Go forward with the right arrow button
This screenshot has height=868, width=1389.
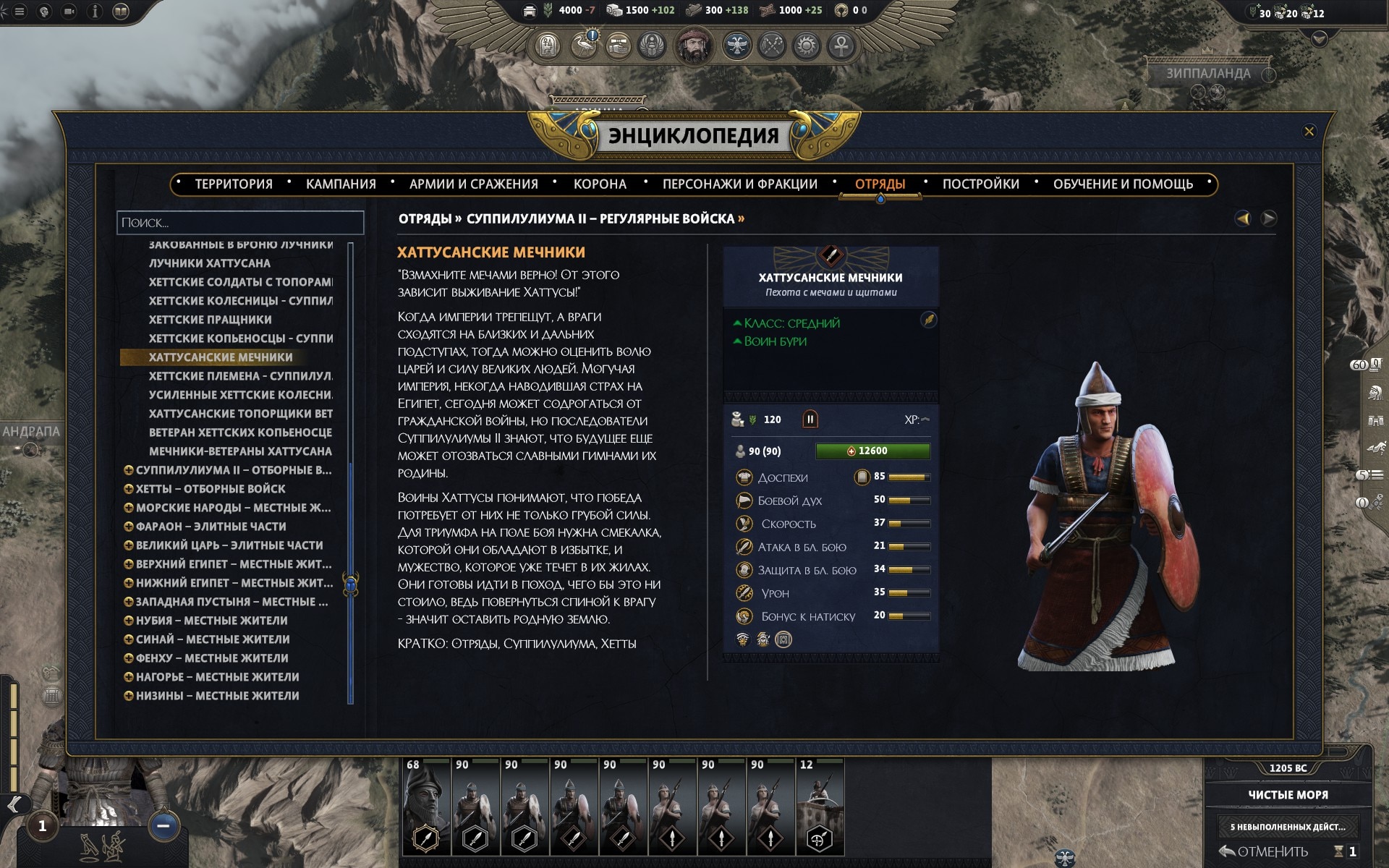click(1269, 218)
